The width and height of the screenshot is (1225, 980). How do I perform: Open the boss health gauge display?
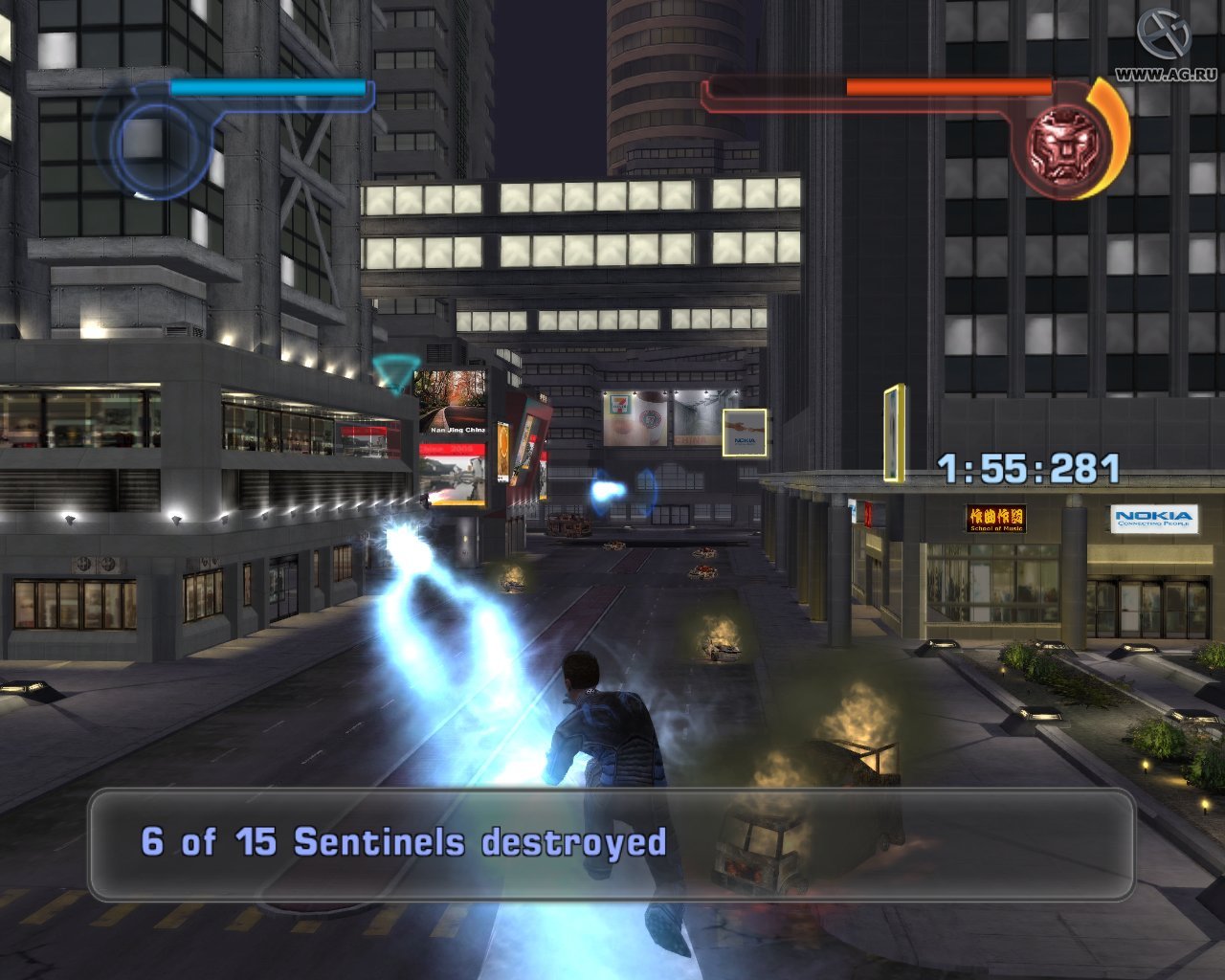click(947, 86)
